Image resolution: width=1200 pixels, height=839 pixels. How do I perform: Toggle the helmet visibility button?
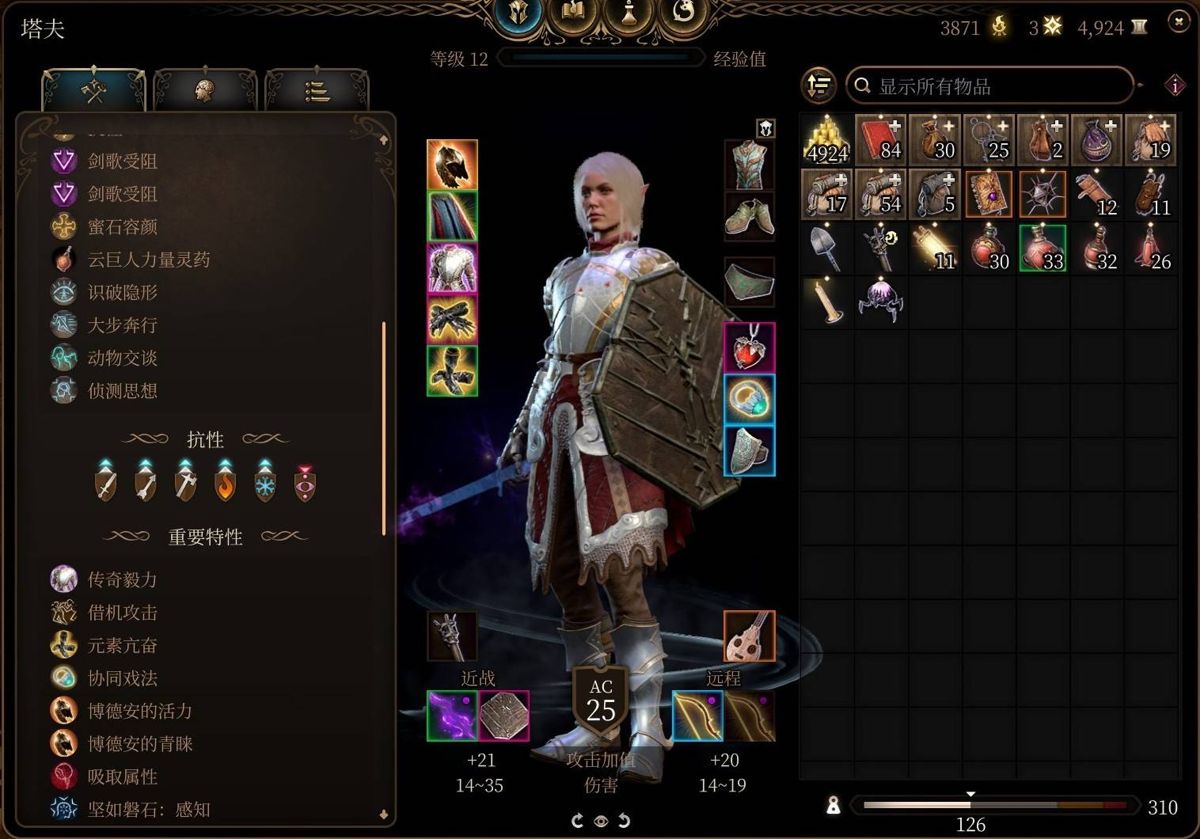[765, 127]
